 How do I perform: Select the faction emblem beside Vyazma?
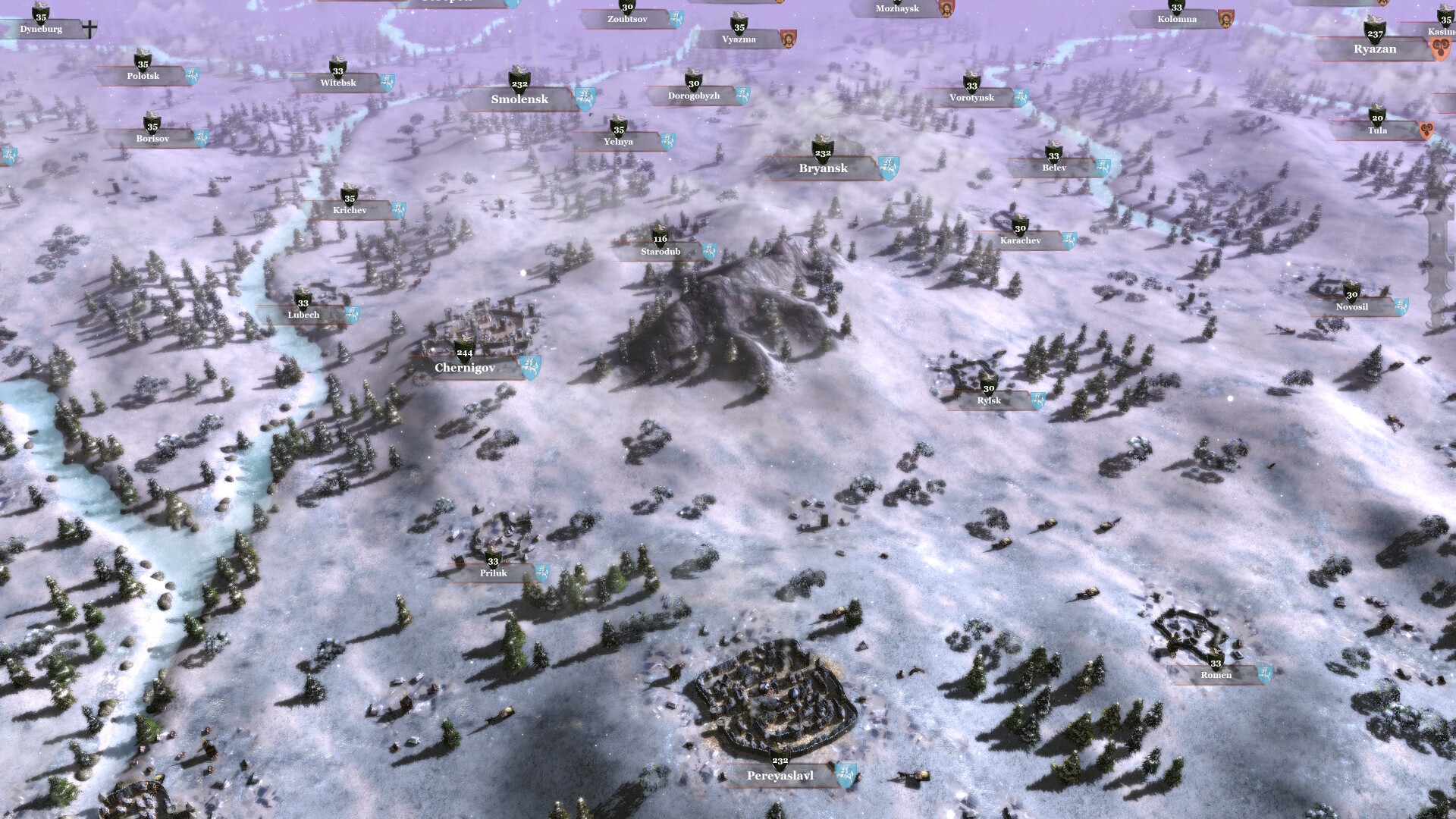[x=789, y=38]
